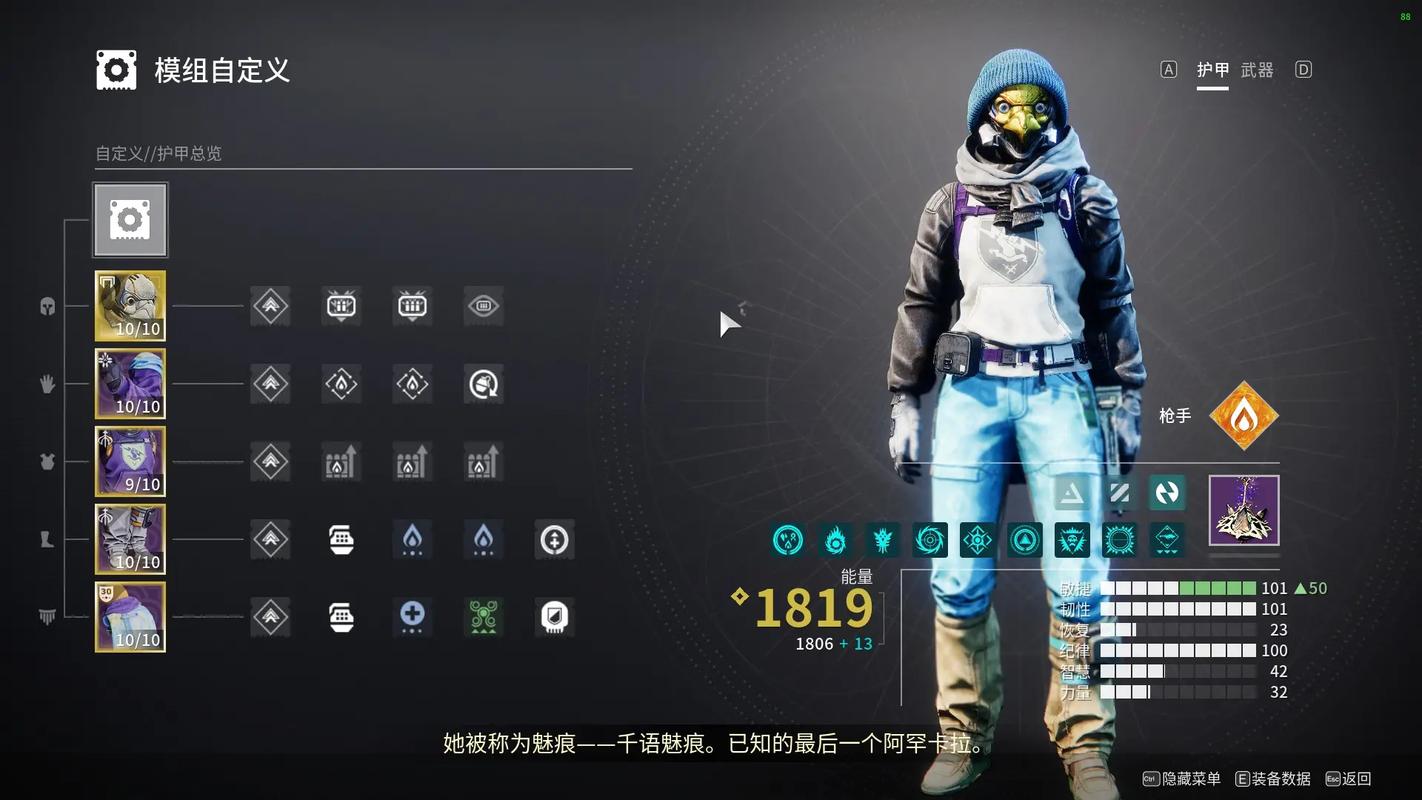Click the gear icon next to 模组自定义 title
The image size is (1422, 800).
tap(115, 70)
